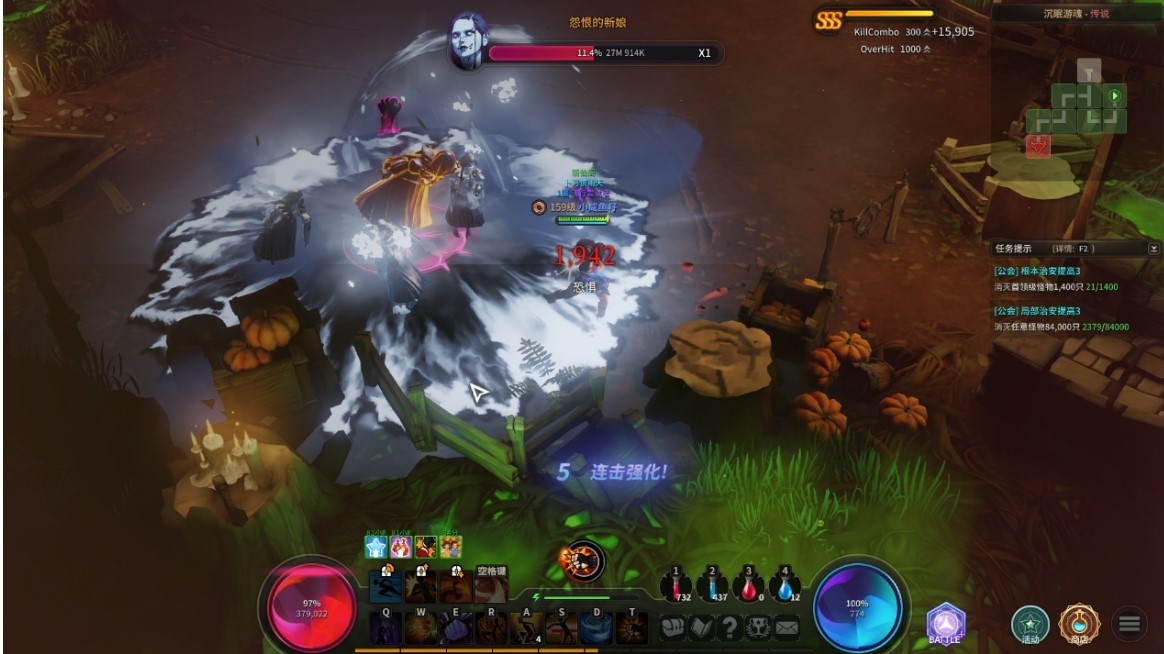Open the trophy achievements icon
Screen dimensions: 1164x654
pos(759,628)
